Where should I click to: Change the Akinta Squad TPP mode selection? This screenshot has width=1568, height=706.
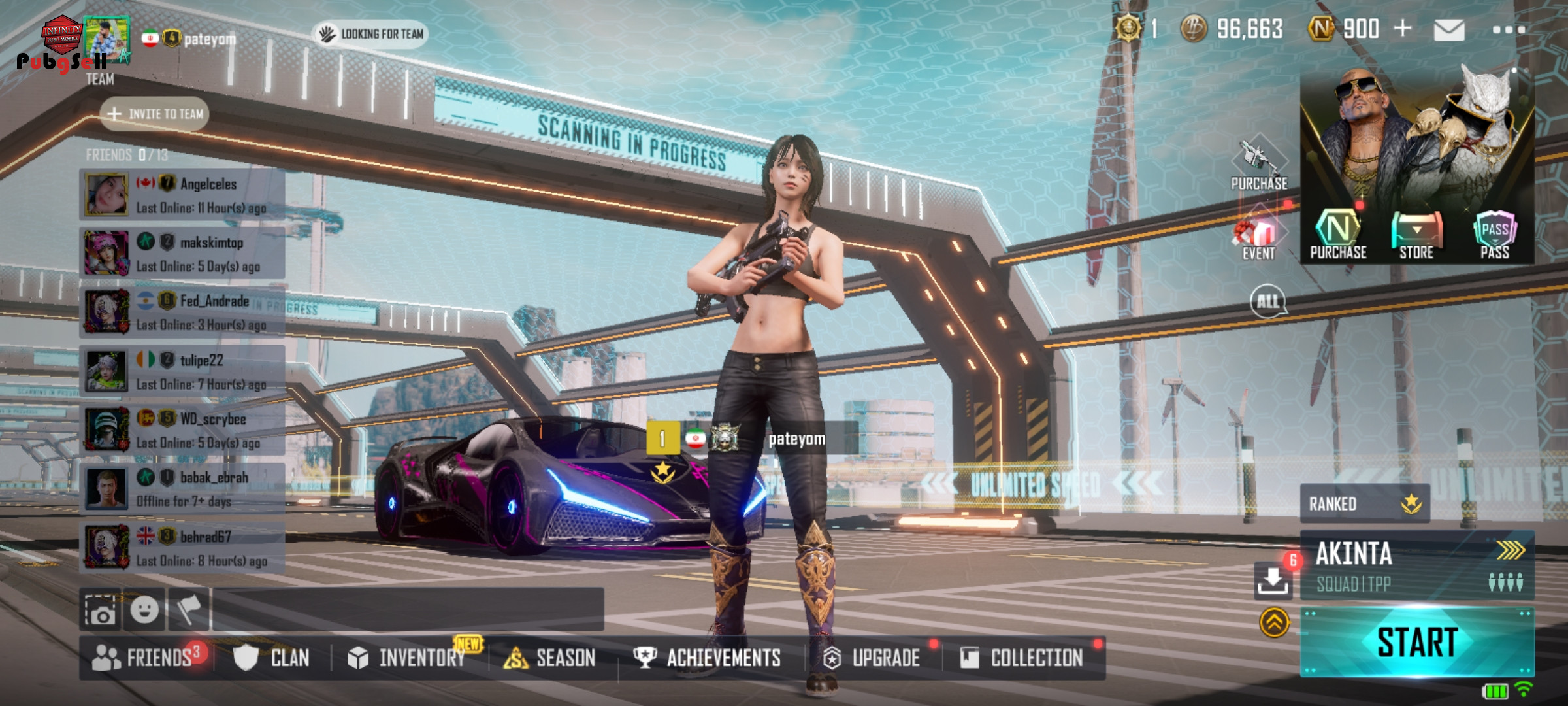tap(1416, 565)
